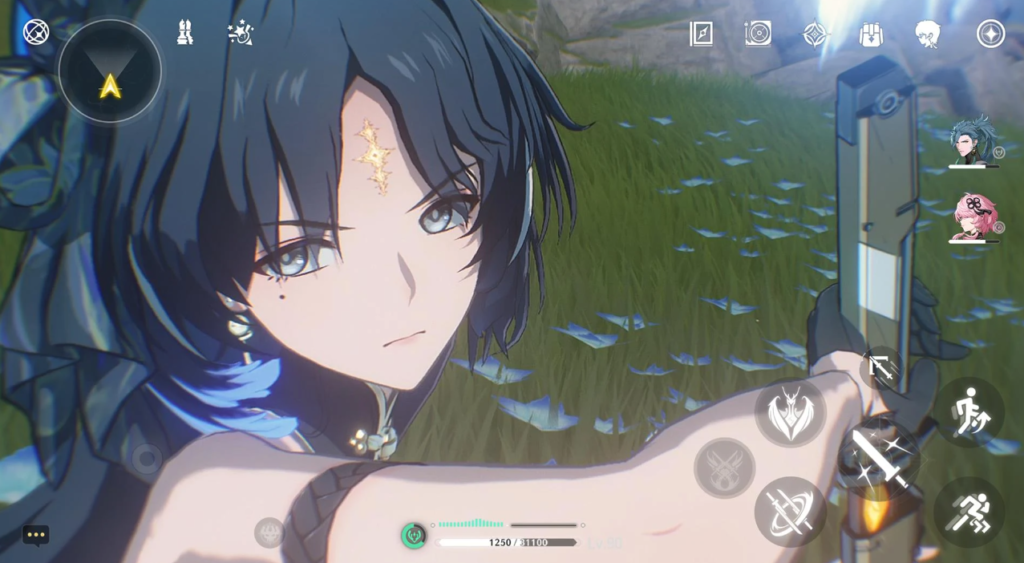
Task: Activate the dragon-wing skill
Action: (x=789, y=412)
